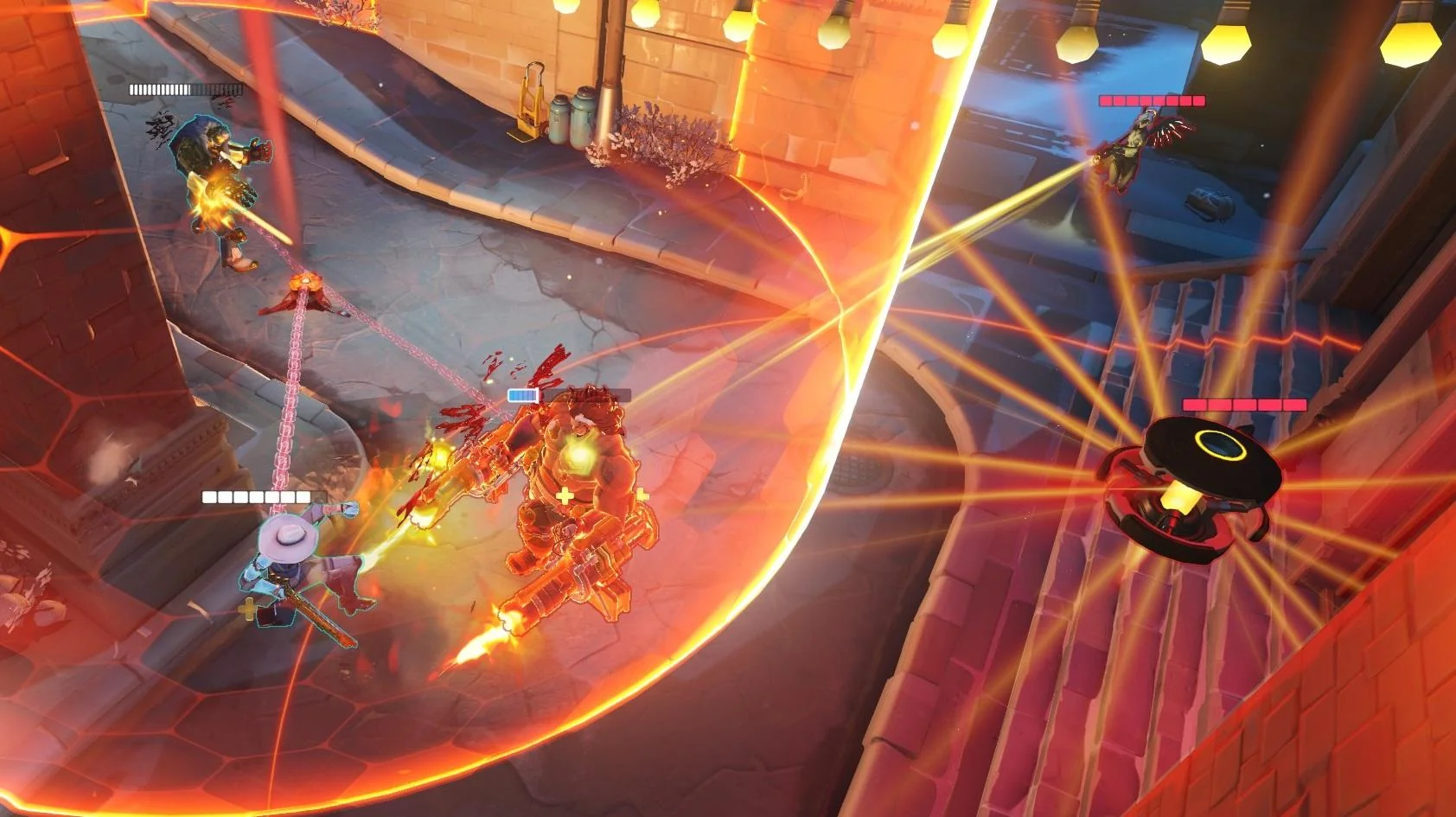Click the red health bar above the turret drone
Image resolution: width=1456 pixels, height=817 pixels.
(1245, 405)
